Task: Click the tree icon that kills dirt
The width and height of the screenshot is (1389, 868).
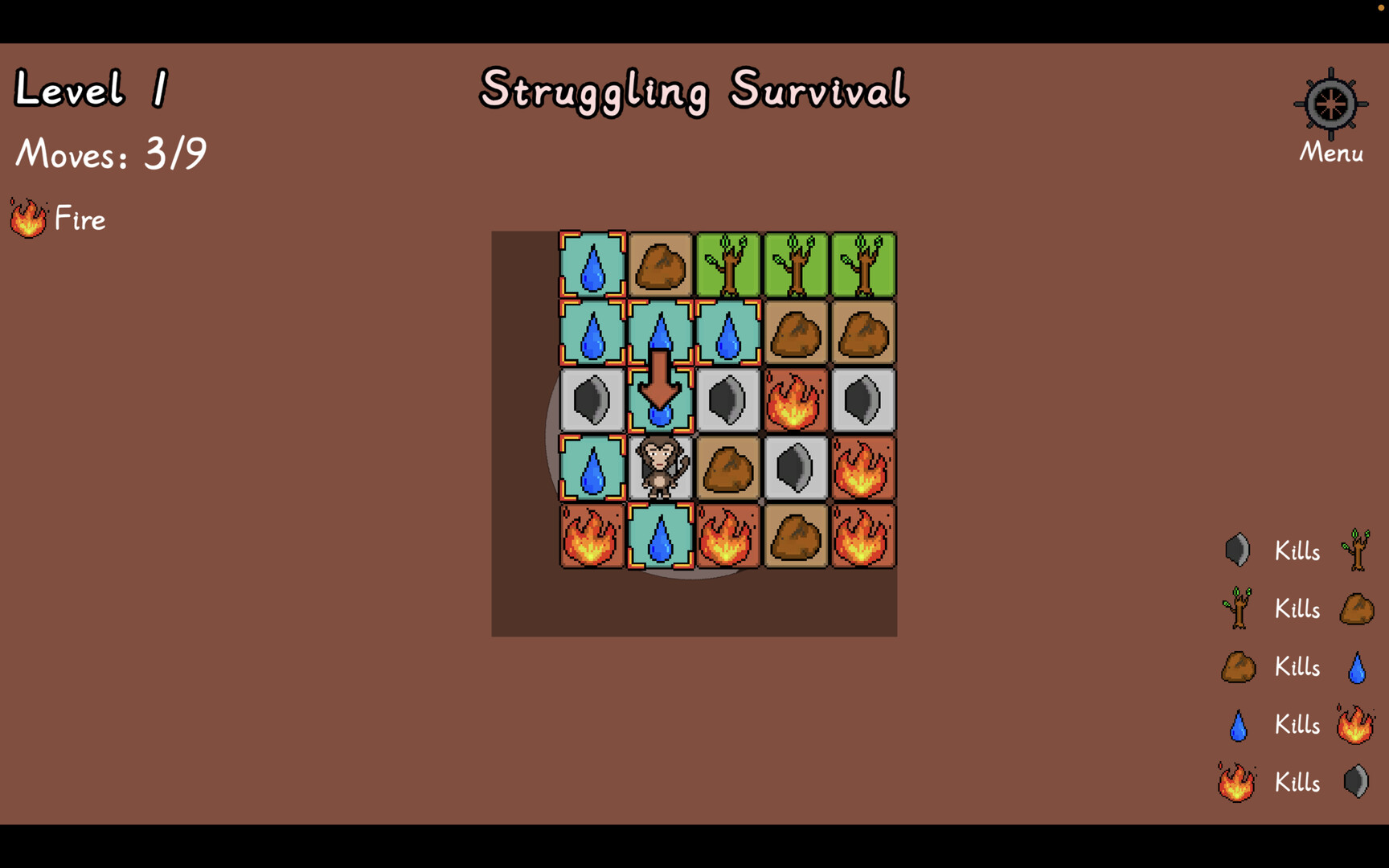Action: click(1239, 608)
